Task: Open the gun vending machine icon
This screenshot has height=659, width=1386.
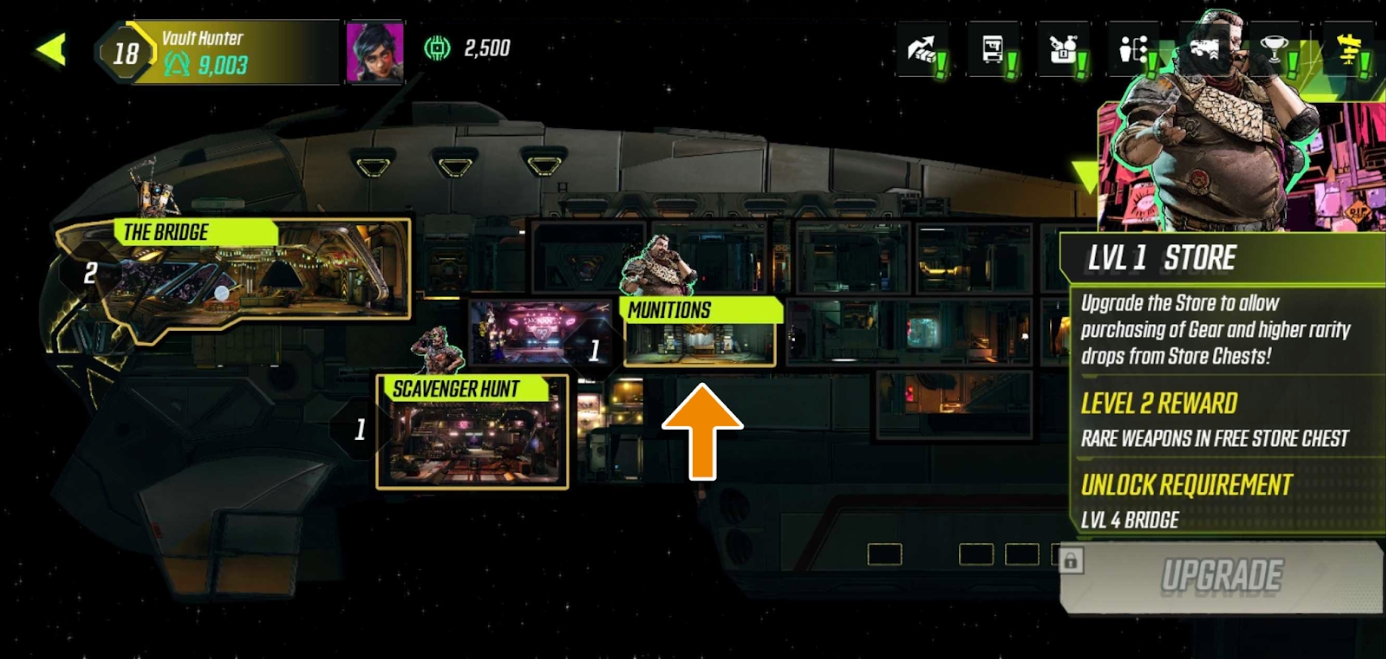Action: point(993,50)
